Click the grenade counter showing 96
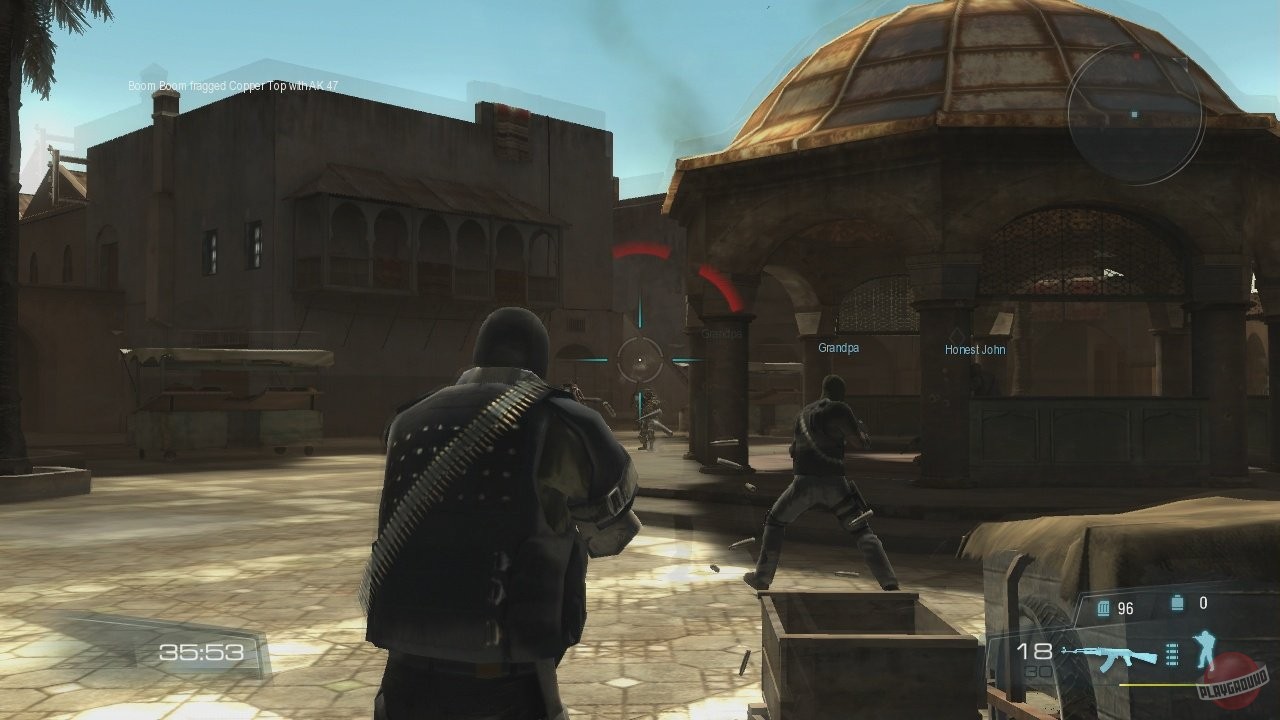The width and height of the screenshot is (1280, 720). point(1125,606)
